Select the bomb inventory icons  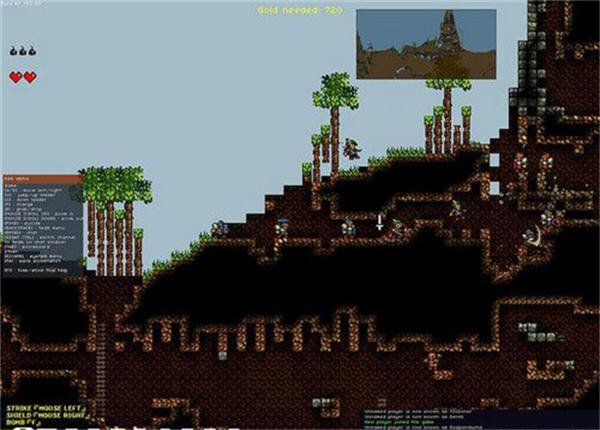23,50
